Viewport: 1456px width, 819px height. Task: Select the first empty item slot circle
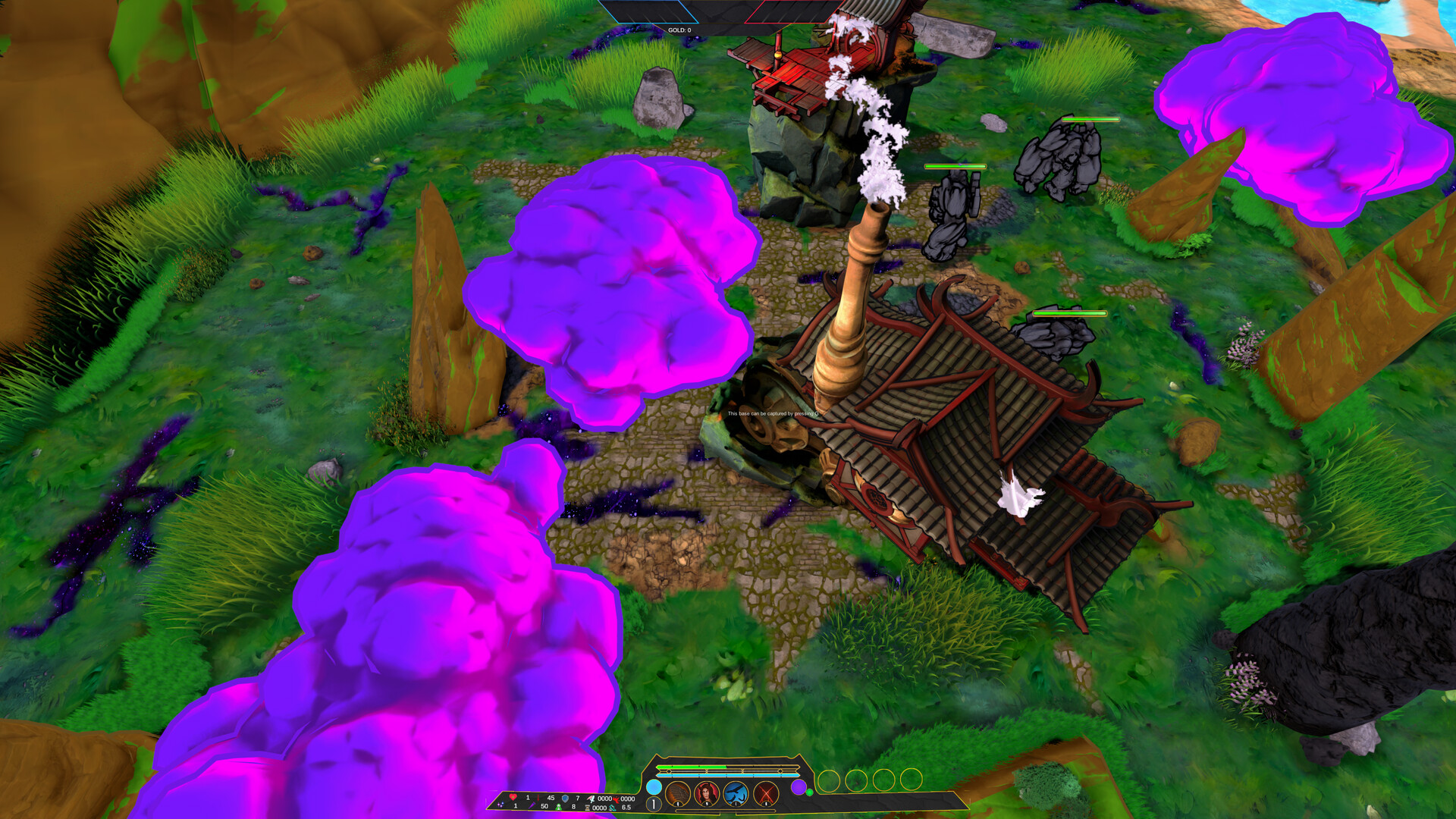tap(828, 780)
